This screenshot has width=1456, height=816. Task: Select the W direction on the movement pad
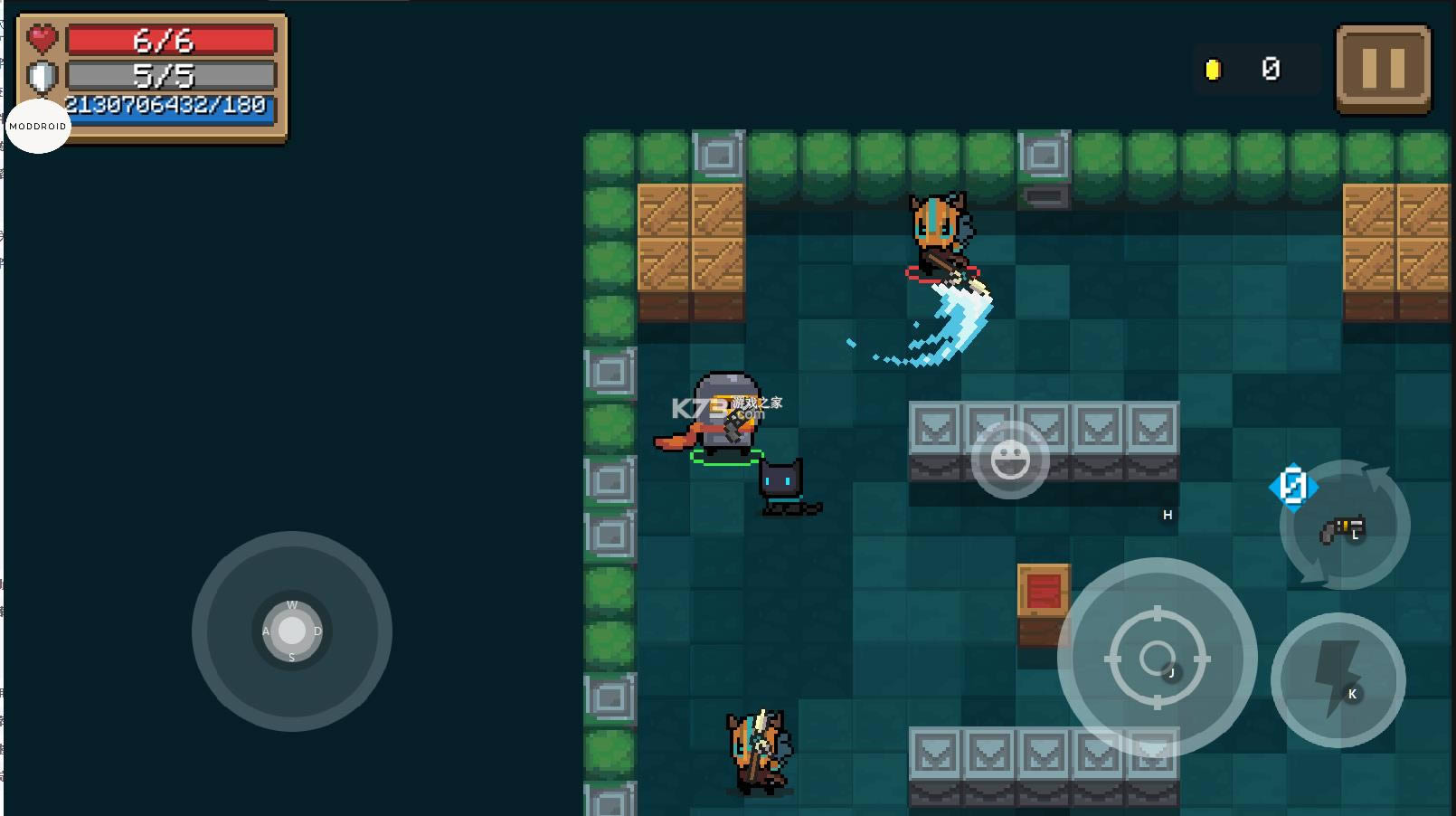pyautogui.click(x=291, y=604)
